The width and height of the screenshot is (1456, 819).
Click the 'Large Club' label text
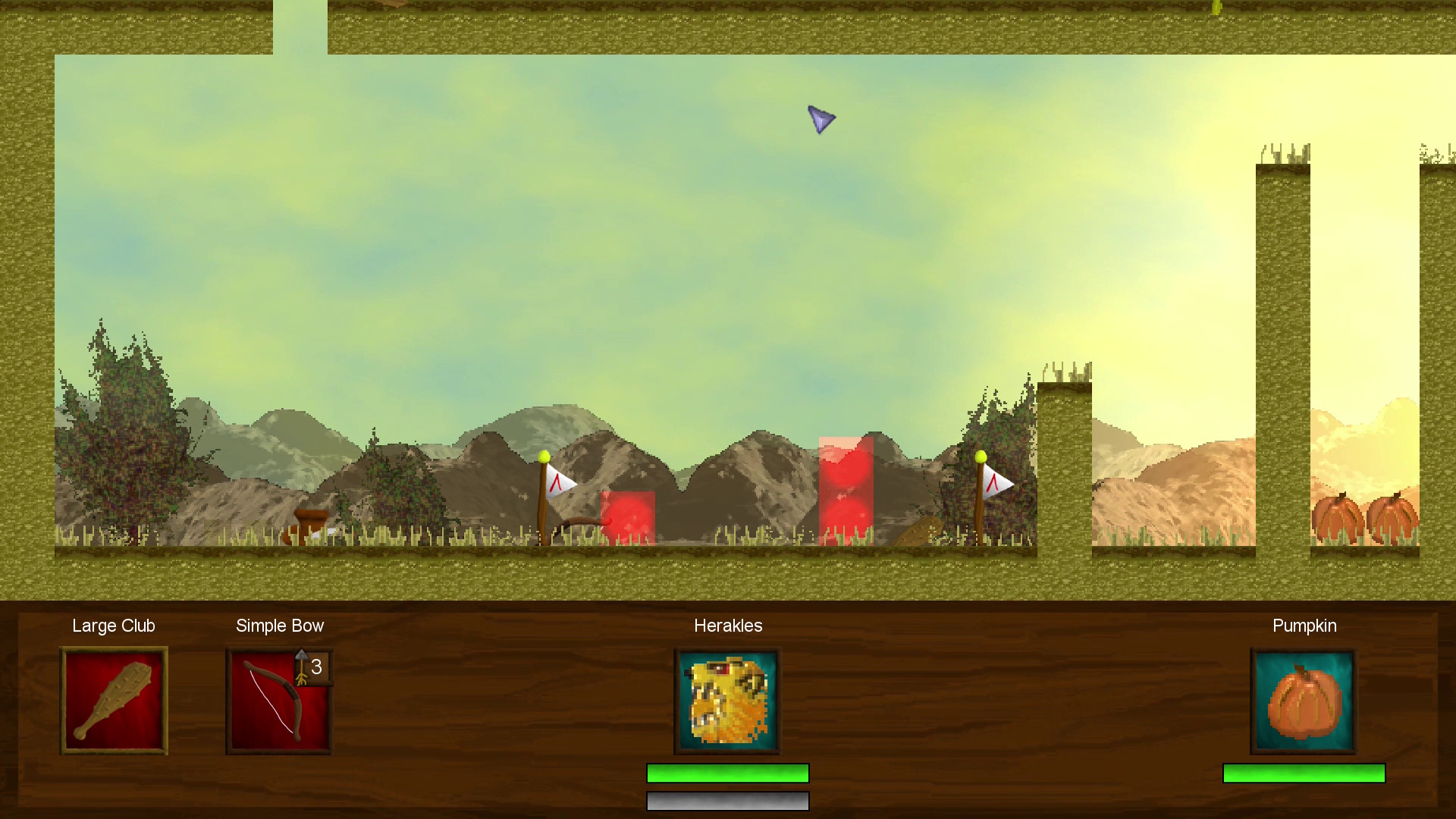tap(113, 626)
